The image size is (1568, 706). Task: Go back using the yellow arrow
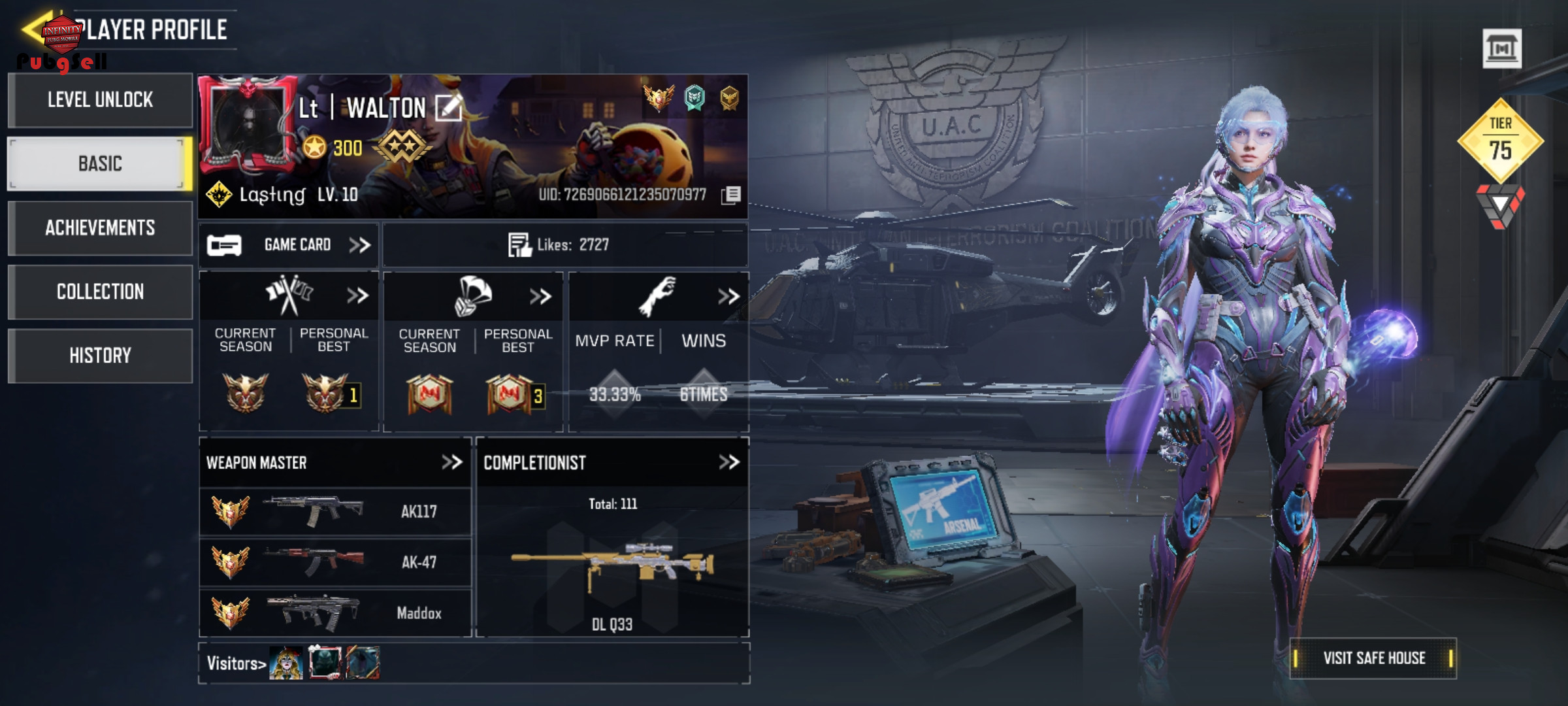33,29
